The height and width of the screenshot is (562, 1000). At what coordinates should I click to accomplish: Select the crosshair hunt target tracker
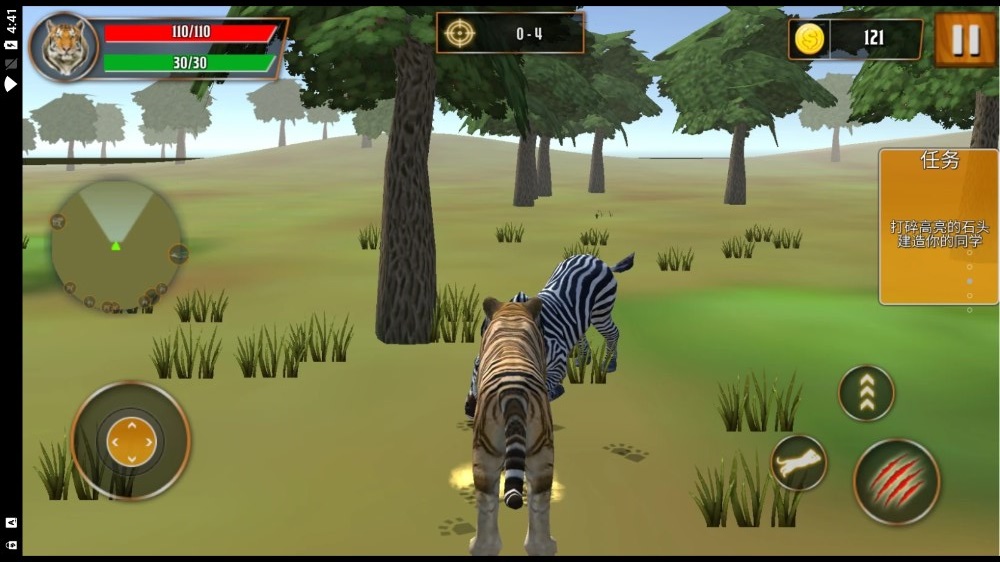pyautogui.click(x=459, y=33)
